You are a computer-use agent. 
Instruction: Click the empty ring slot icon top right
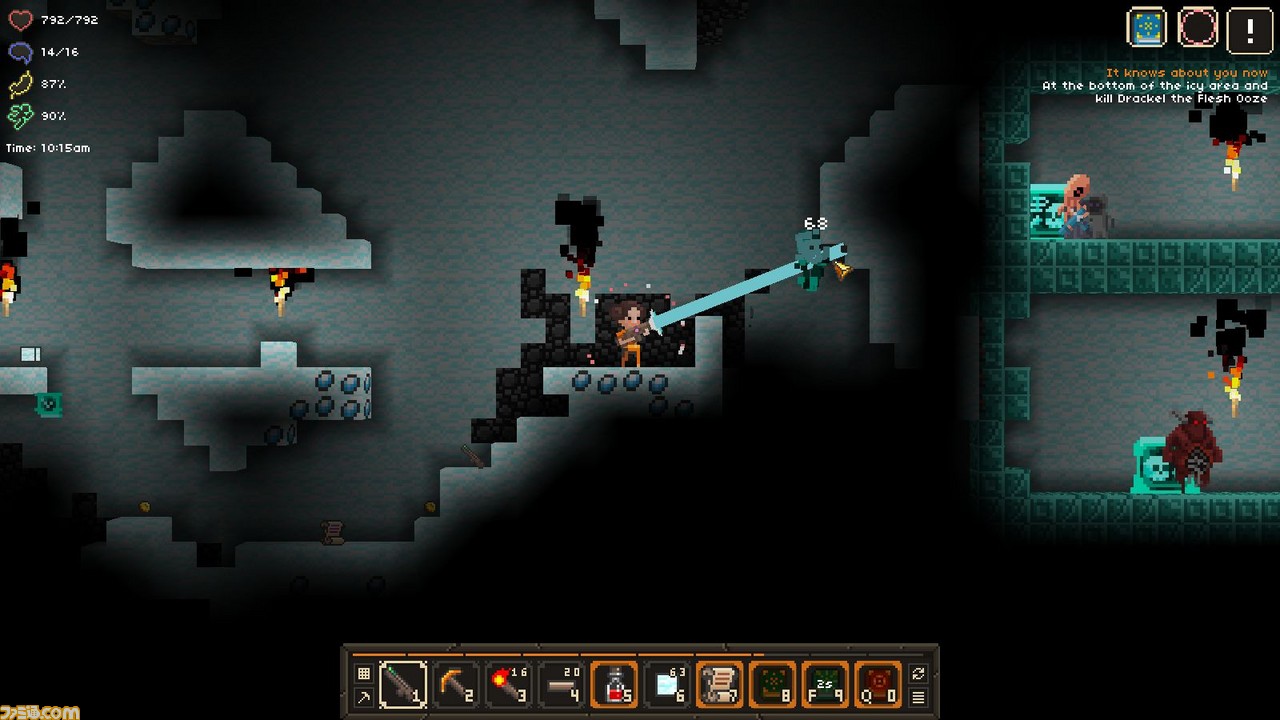tap(1196, 28)
